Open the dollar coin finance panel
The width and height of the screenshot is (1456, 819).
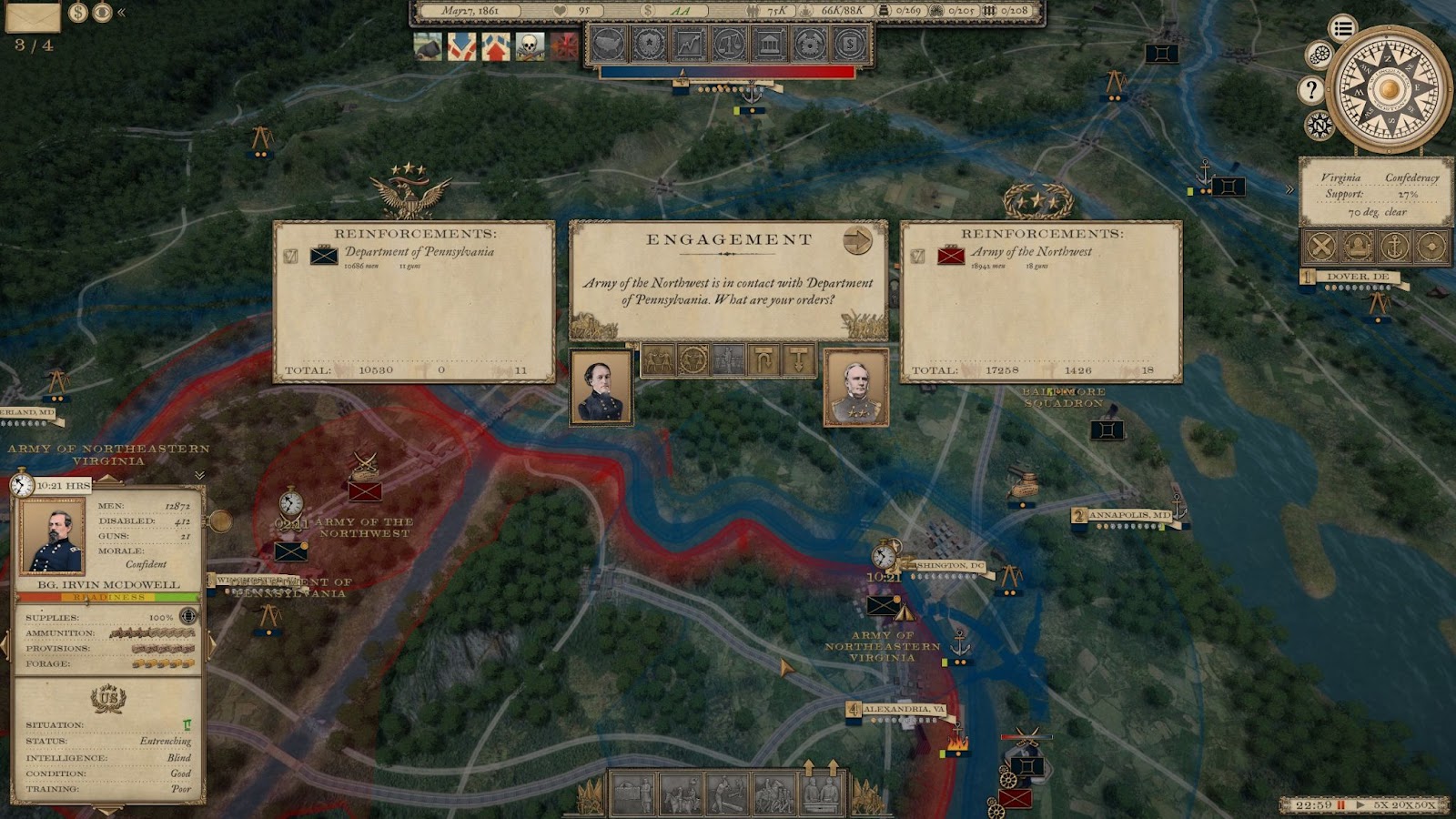[849, 44]
